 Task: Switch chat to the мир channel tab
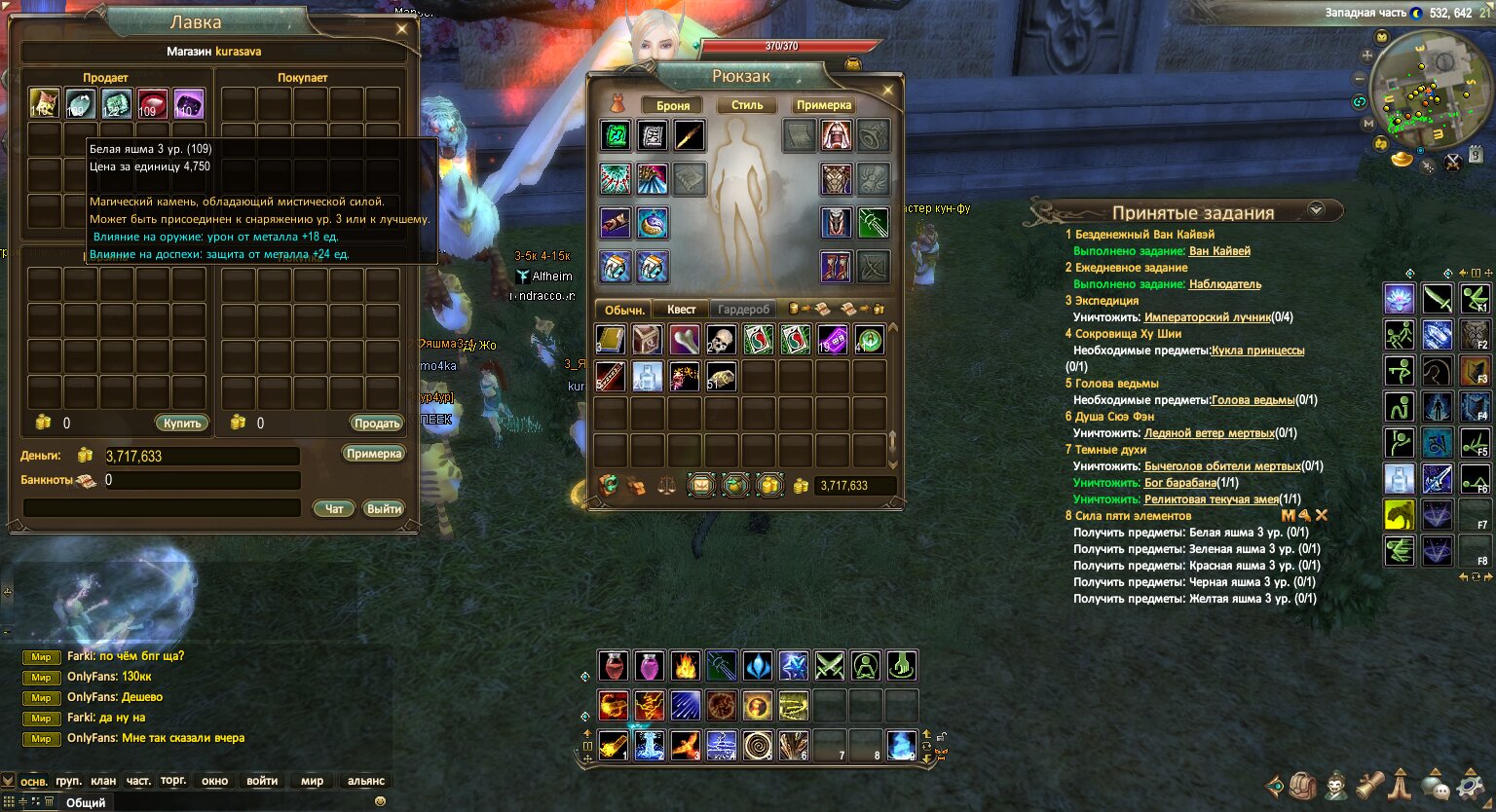click(x=312, y=781)
